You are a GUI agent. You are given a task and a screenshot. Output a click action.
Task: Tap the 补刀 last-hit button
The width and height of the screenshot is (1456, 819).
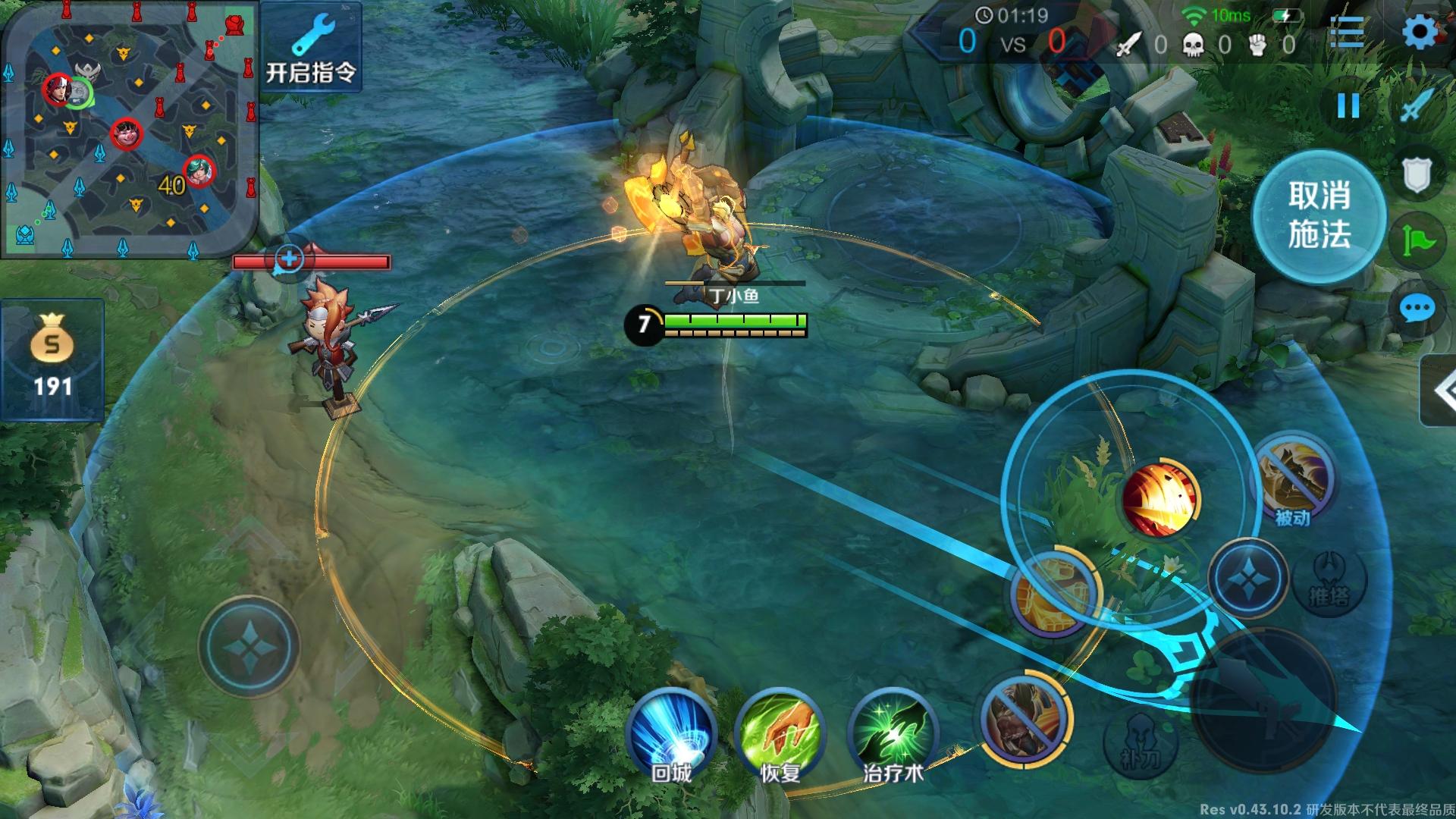[1140, 749]
